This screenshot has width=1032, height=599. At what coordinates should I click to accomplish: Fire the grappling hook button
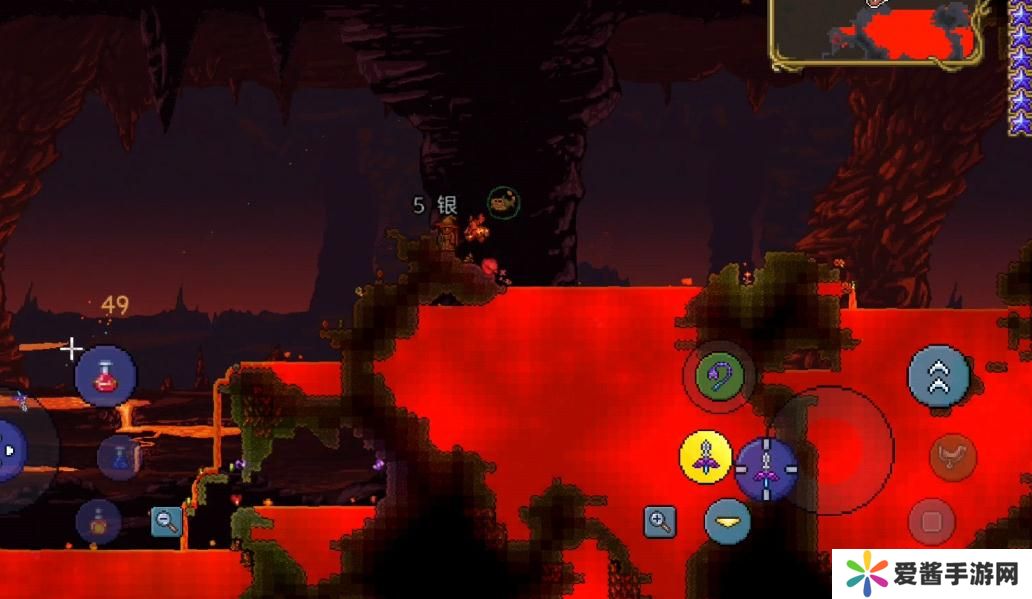point(719,376)
